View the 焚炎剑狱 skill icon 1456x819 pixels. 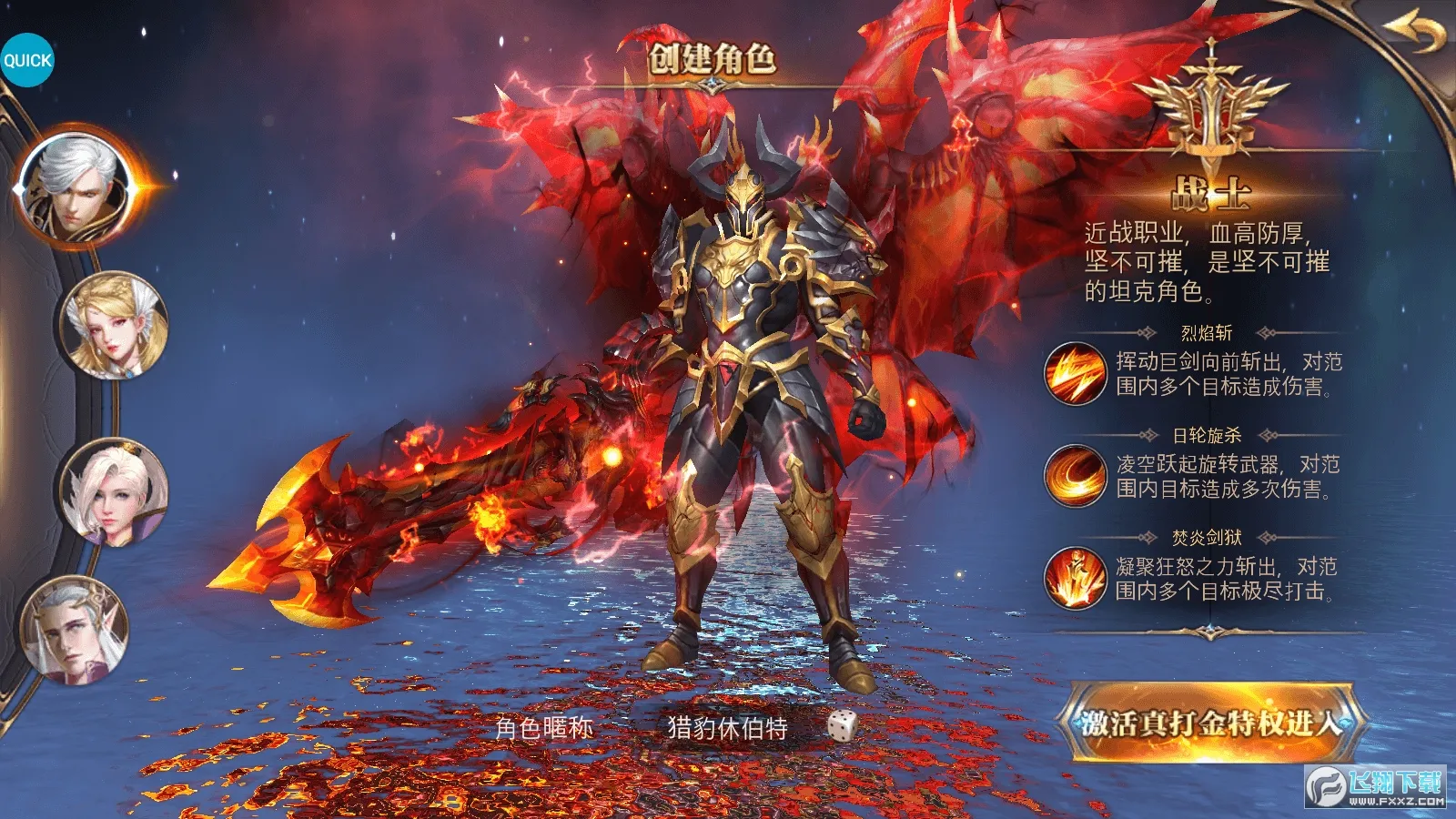[x=1075, y=578]
